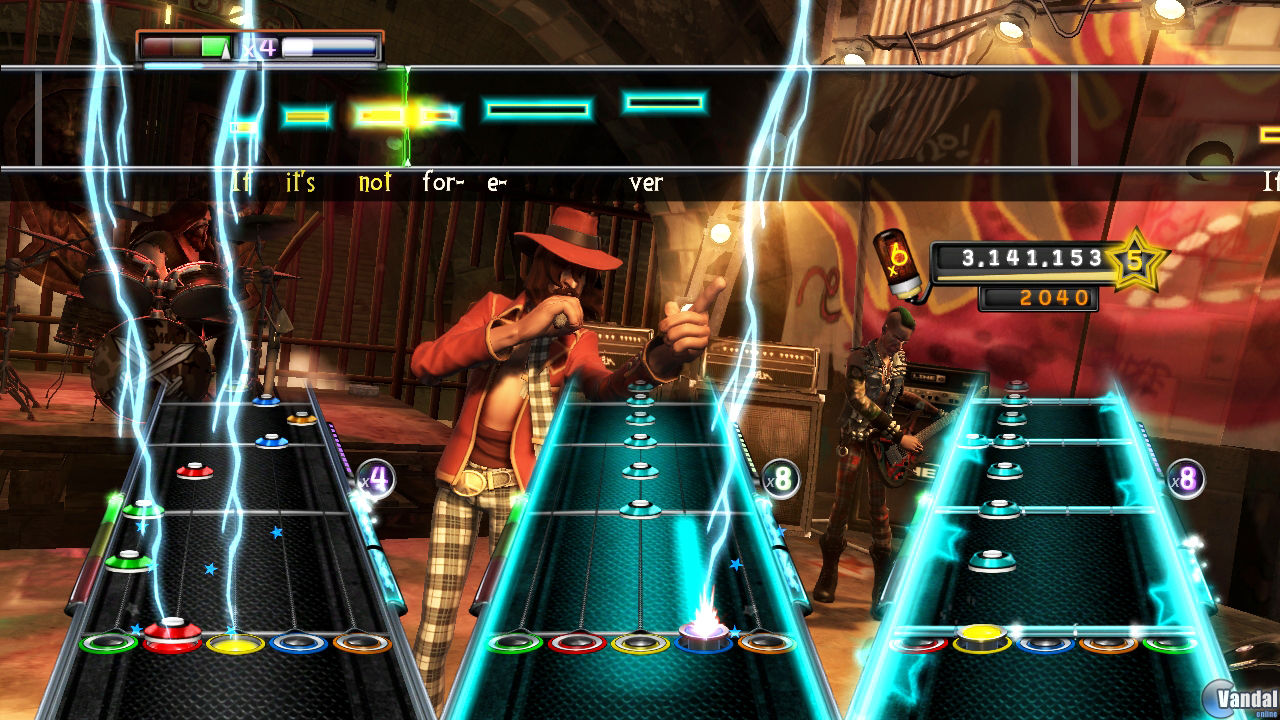
Task: Select the gold 5-star rating badge
Action: click(1134, 262)
